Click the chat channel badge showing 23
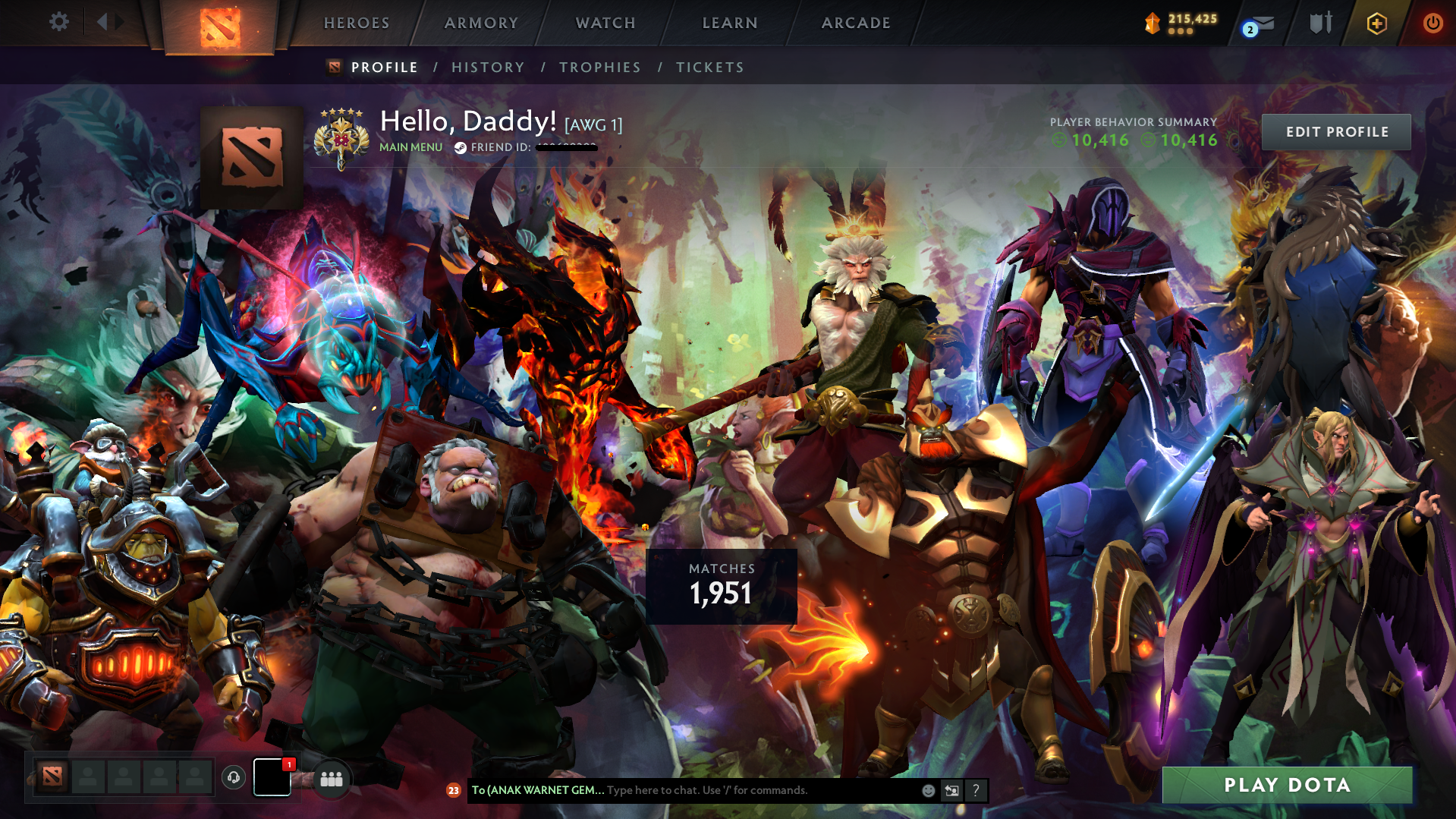 click(x=454, y=790)
